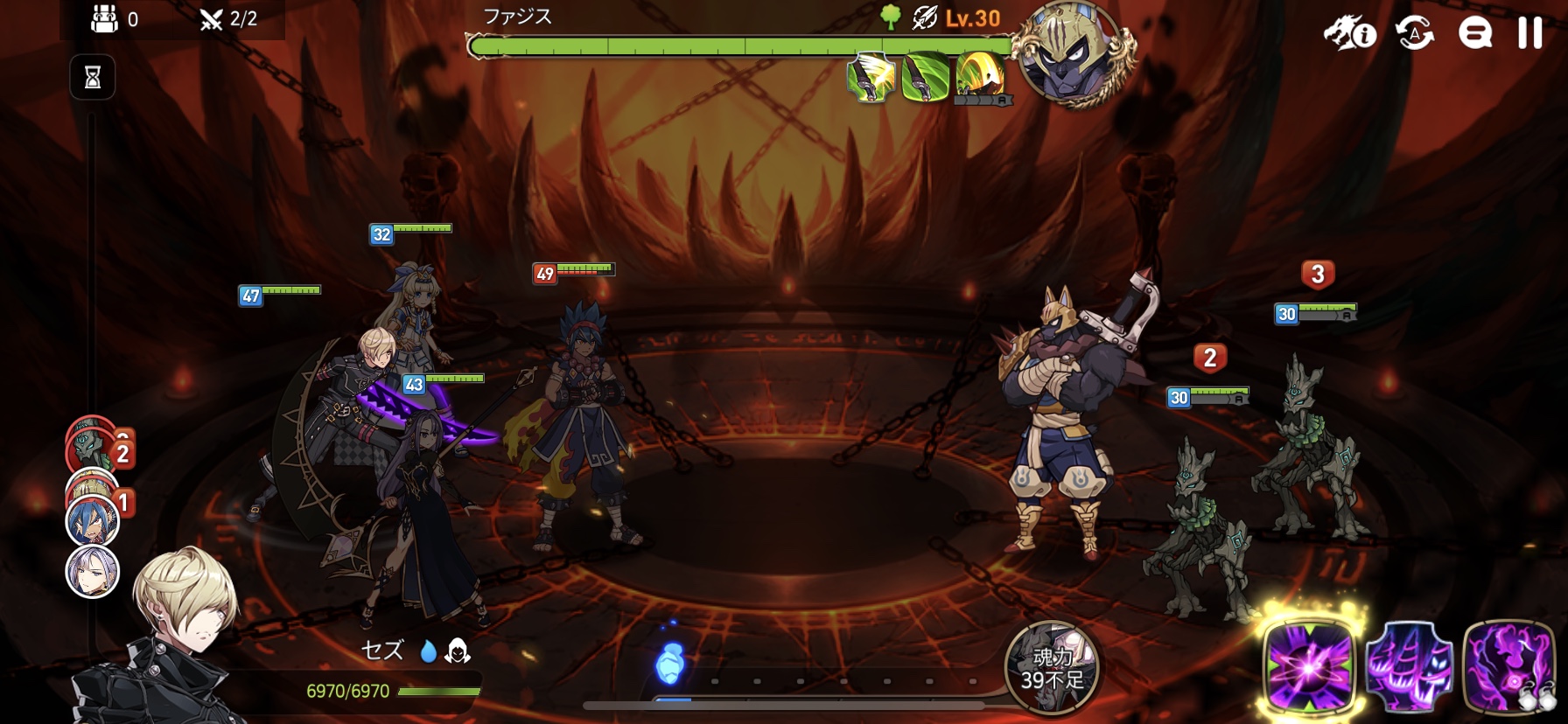Tap the soul burn button labeled 魂力39不足

pos(1051,668)
